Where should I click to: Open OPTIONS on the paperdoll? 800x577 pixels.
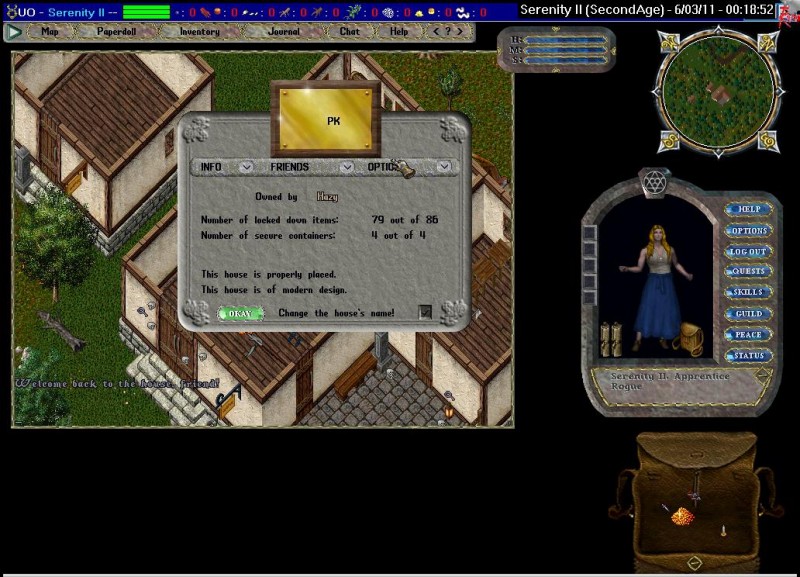point(748,231)
